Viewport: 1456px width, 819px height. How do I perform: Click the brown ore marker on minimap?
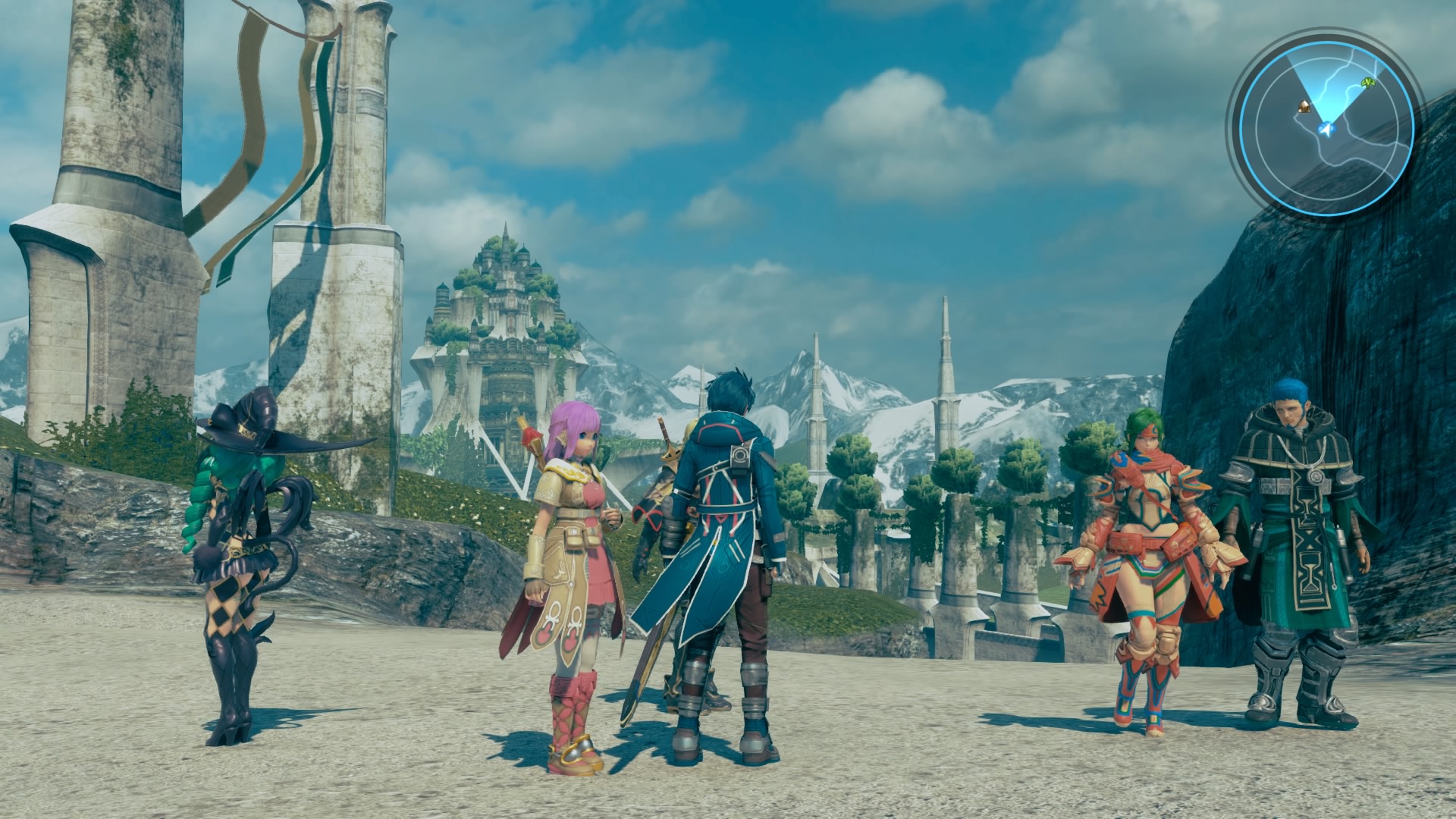pyautogui.click(x=1303, y=108)
